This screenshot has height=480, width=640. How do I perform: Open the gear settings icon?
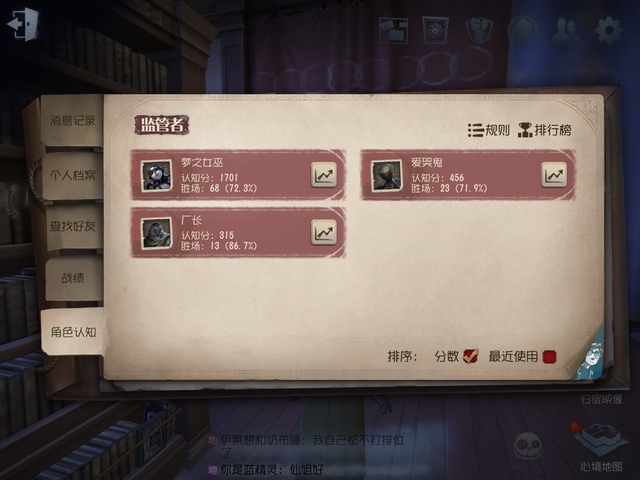coord(608,30)
